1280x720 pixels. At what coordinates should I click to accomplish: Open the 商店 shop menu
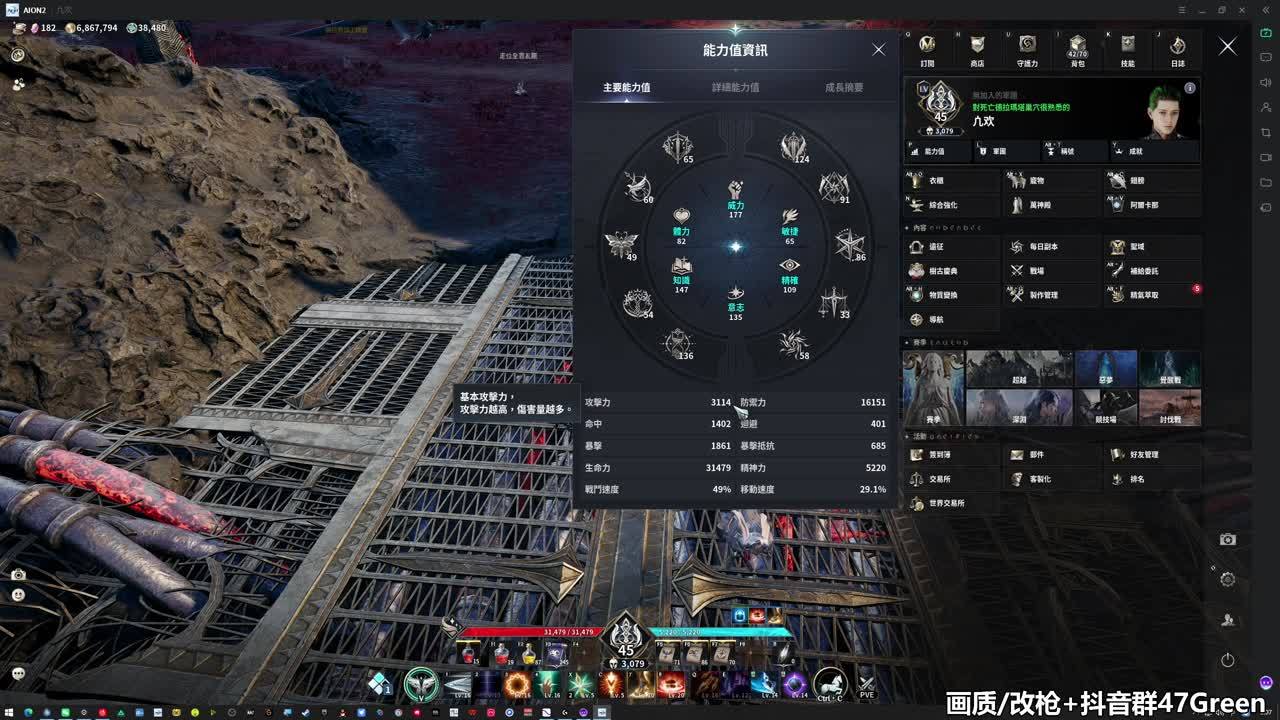pyautogui.click(x=977, y=49)
